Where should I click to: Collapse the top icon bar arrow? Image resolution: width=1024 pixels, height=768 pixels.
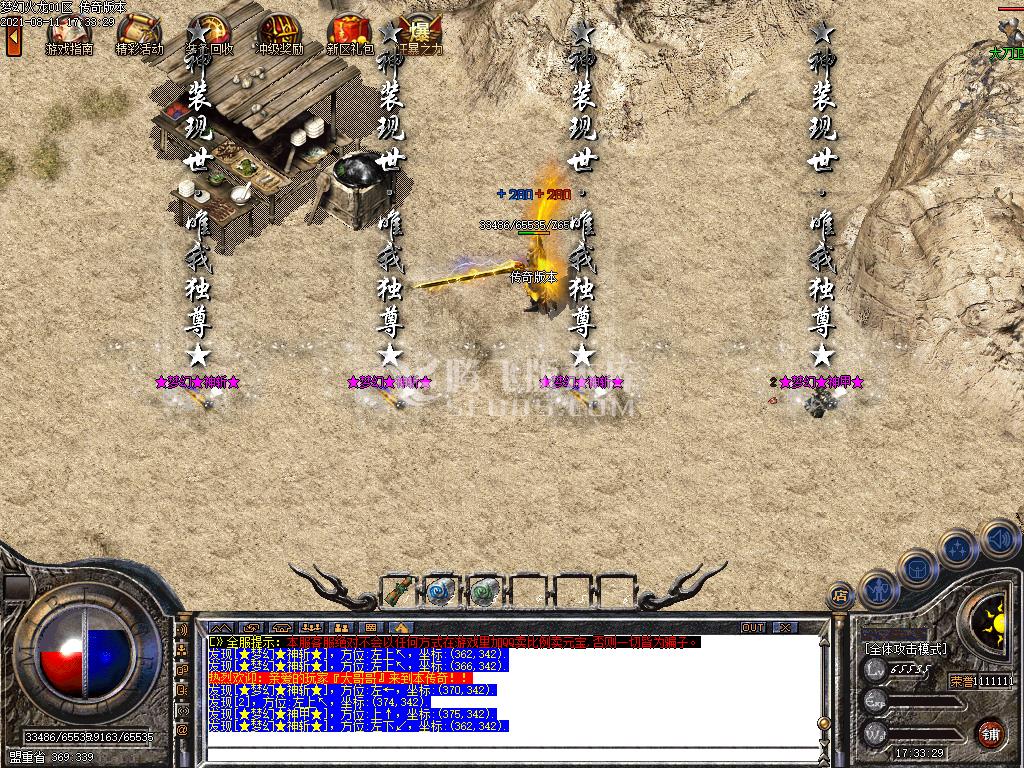pyautogui.click(x=13, y=39)
